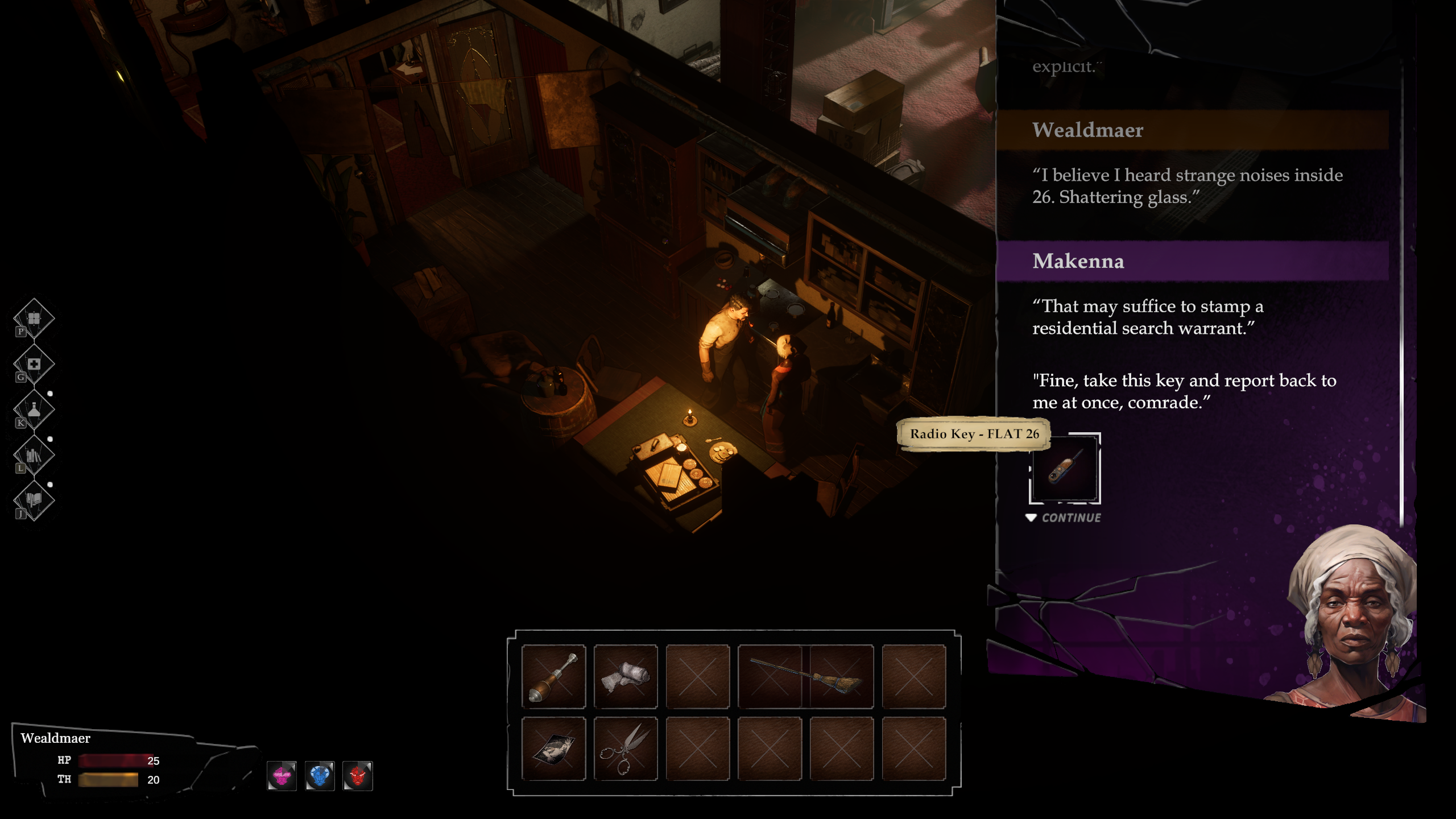1456x819 pixels.
Task: Click the blue face status icon
Action: point(320,776)
